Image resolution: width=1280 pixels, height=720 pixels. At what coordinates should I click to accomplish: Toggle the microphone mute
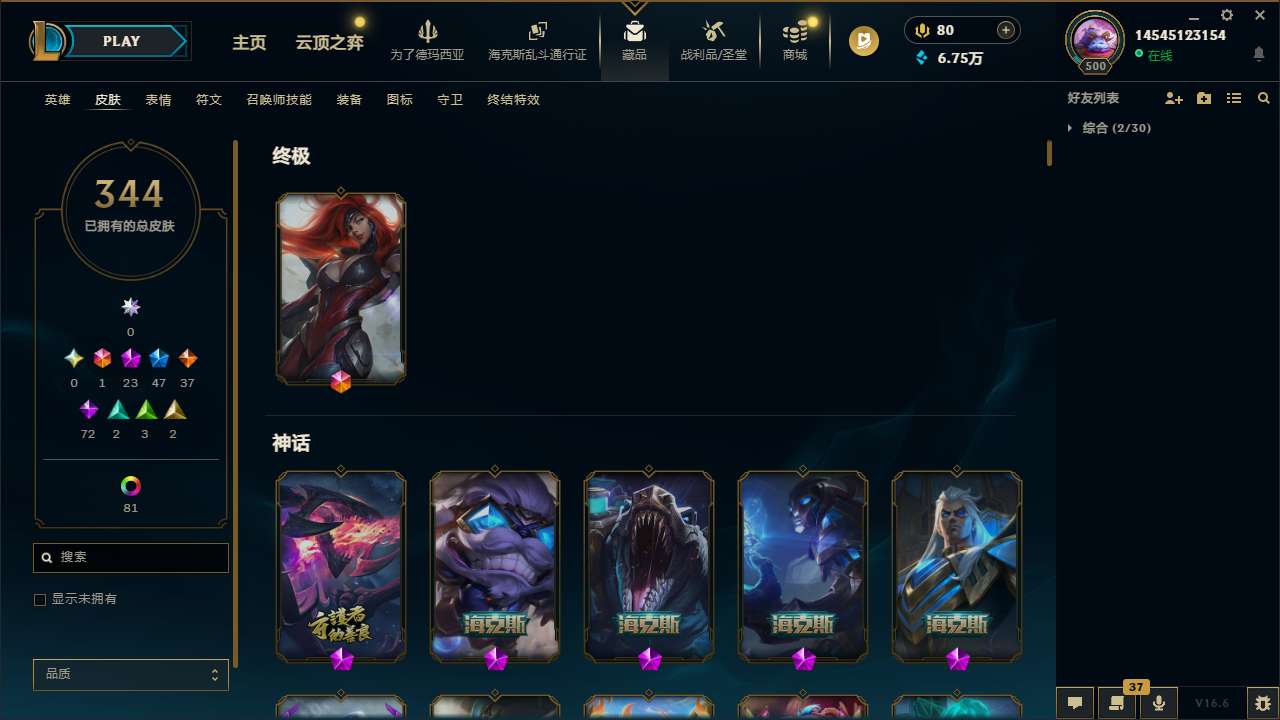(x=1158, y=703)
